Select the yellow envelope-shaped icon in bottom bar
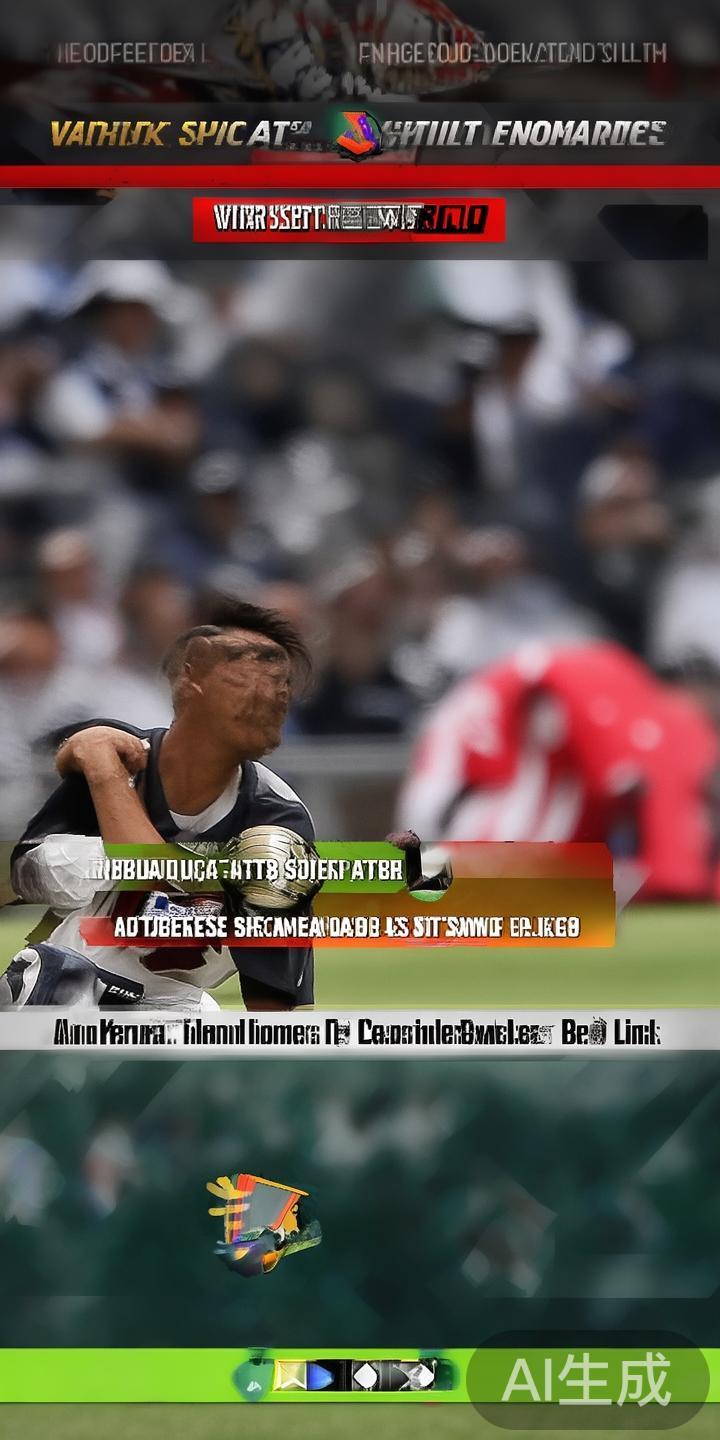720x1440 pixels. point(290,1376)
